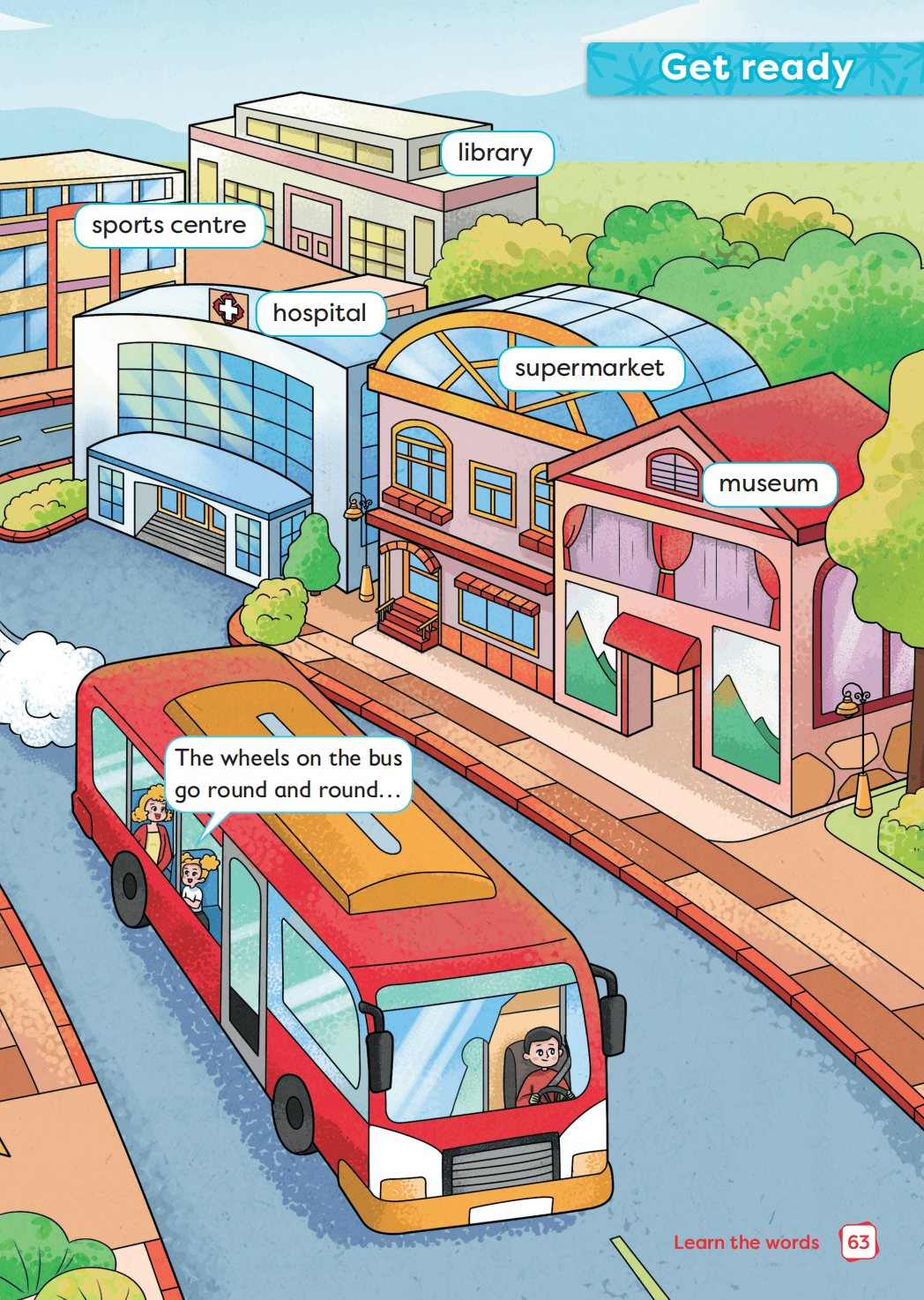Choose the museum word label
Image resolution: width=924 pixels, height=1300 pixels.
tap(769, 484)
